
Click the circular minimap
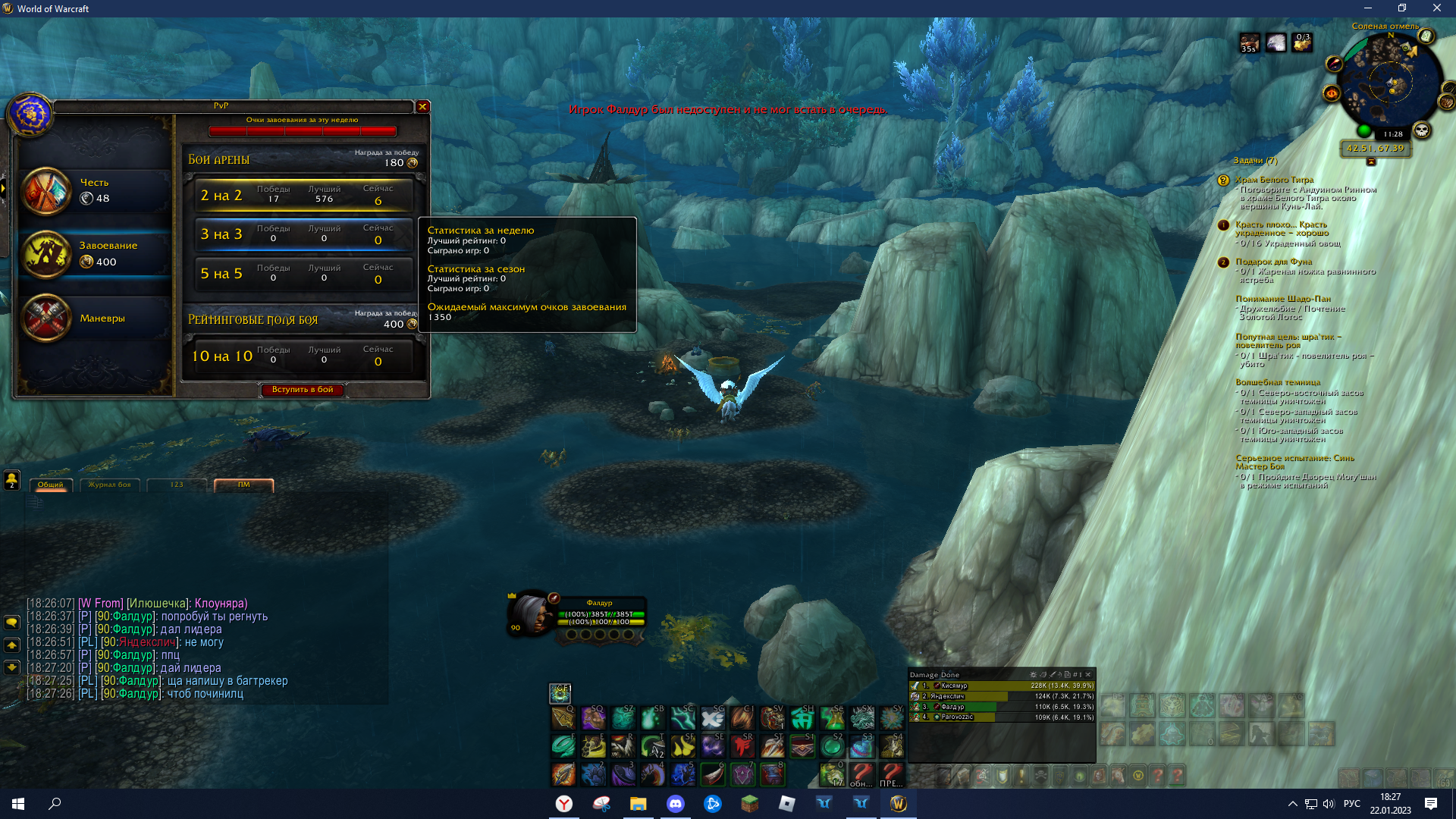(x=1390, y=83)
